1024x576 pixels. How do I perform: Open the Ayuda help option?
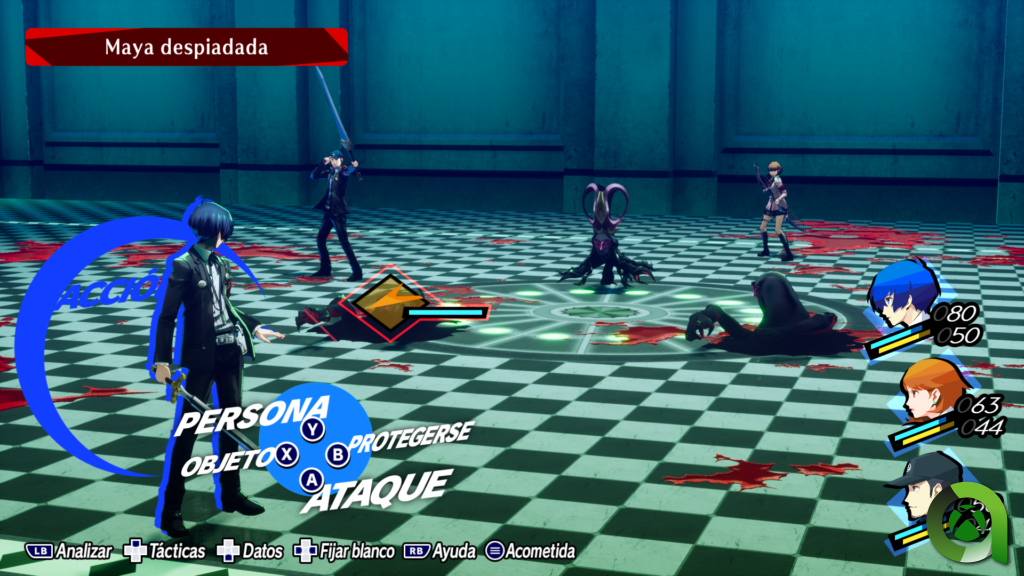point(440,551)
